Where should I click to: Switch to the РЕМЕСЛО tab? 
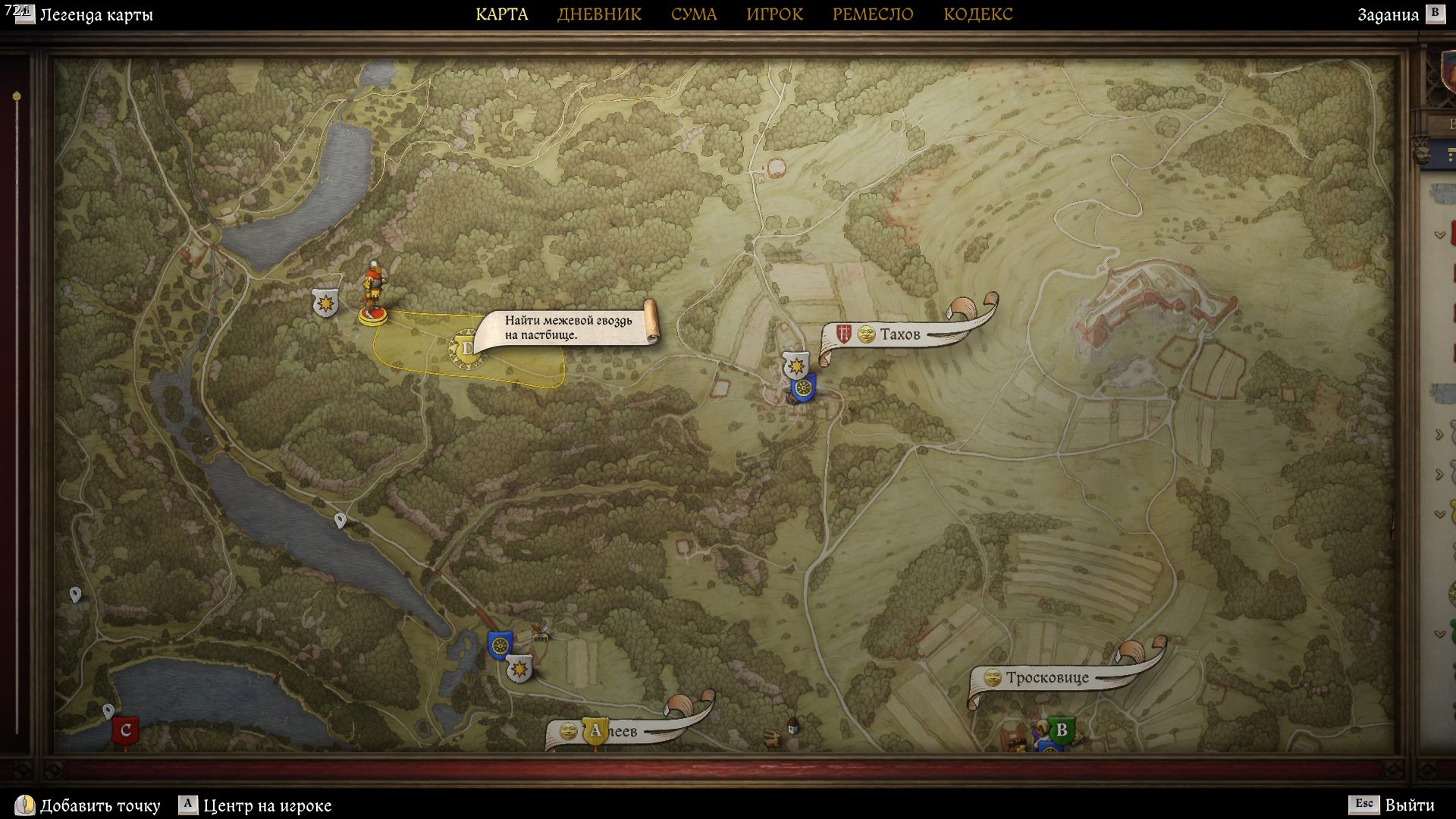[x=873, y=14]
